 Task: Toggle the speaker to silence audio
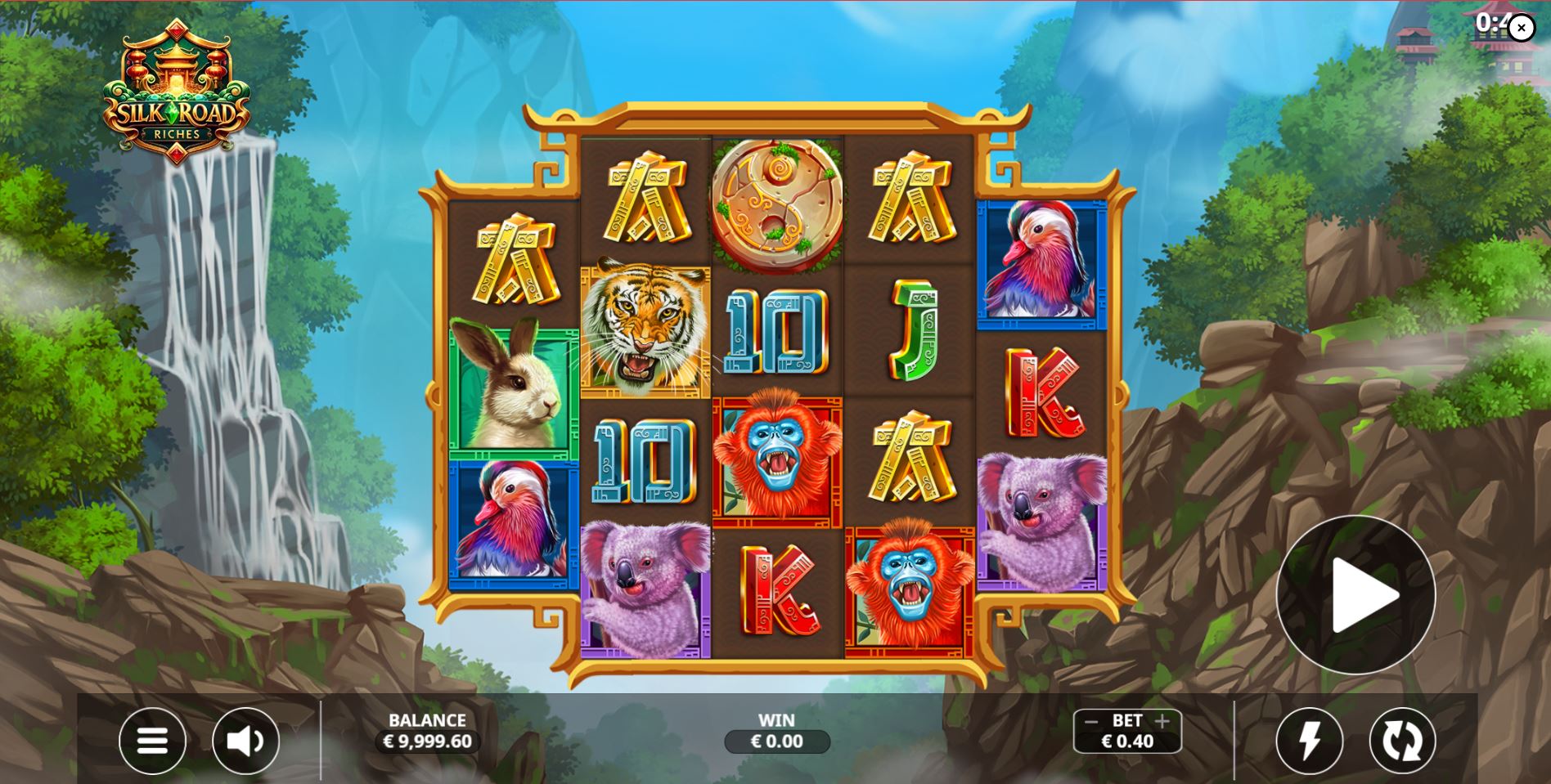245,741
